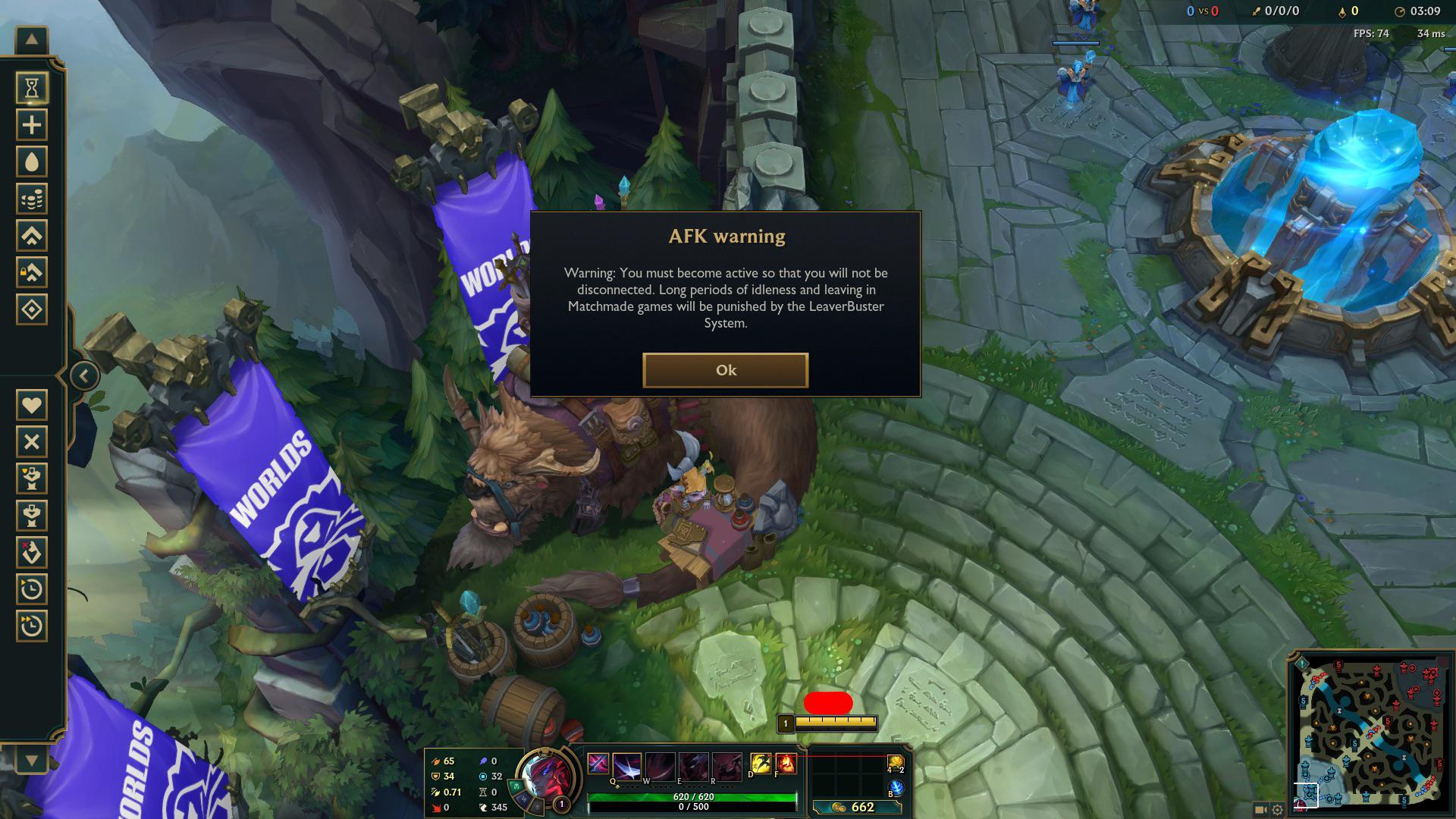The image size is (1456, 819).
Task: Open settings with the gear icon near minimap
Action: (x=1277, y=809)
